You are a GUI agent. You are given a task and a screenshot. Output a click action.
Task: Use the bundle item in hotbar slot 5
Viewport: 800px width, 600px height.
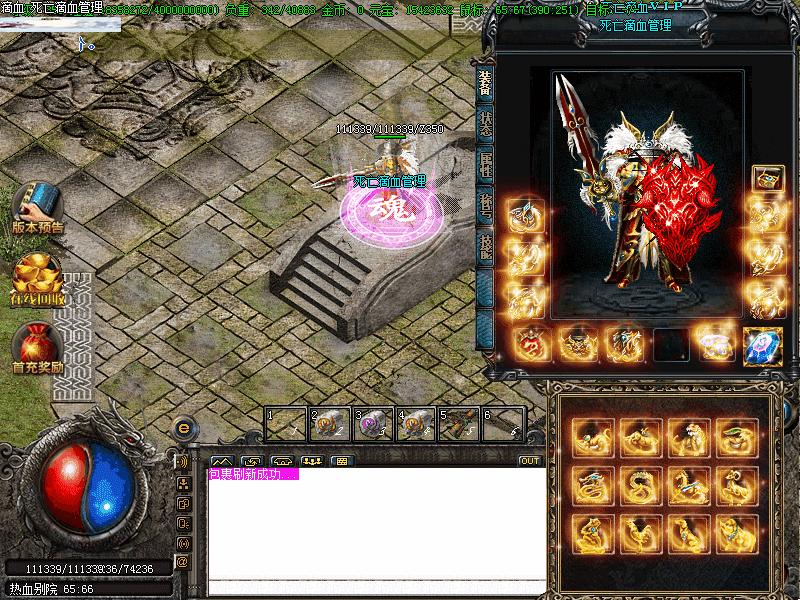coord(460,424)
